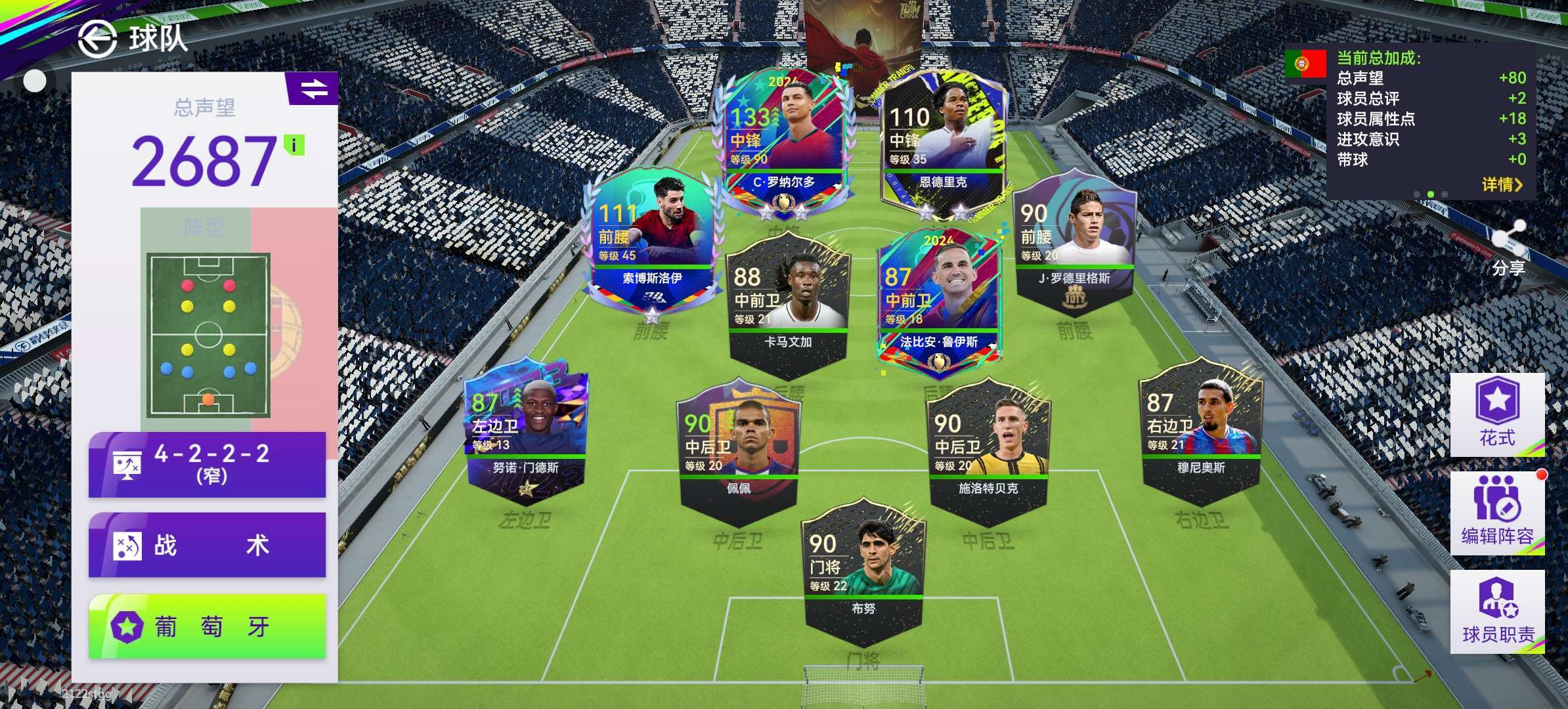Open 球员职责 player roles
1568x709 pixels.
click(x=1496, y=612)
